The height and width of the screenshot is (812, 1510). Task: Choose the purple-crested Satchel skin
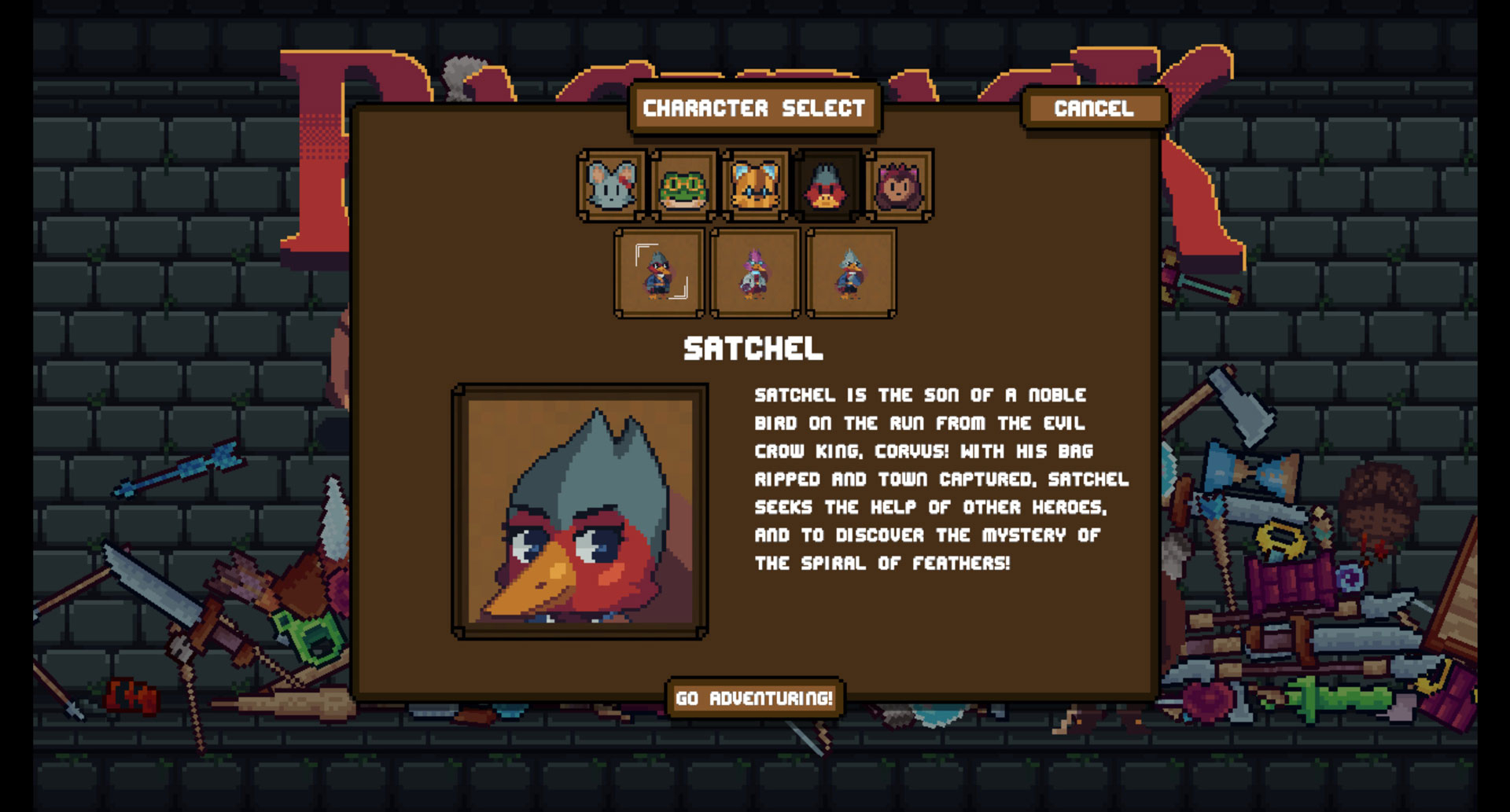pyautogui.click(x=755, y=273)
